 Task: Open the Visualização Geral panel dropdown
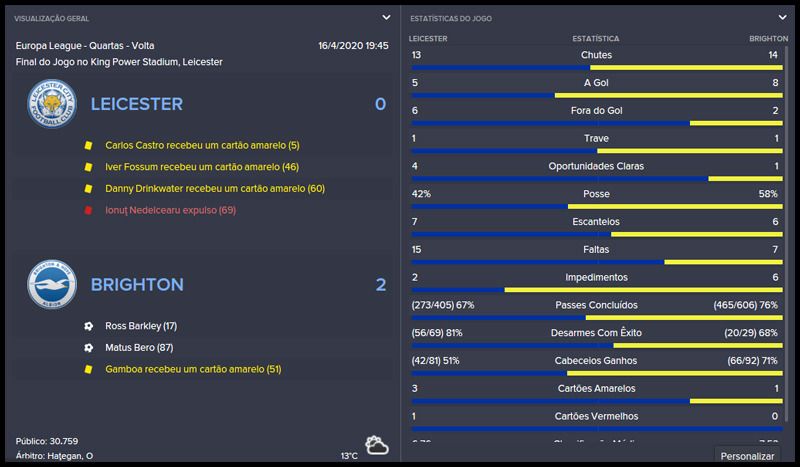point(386,17)
